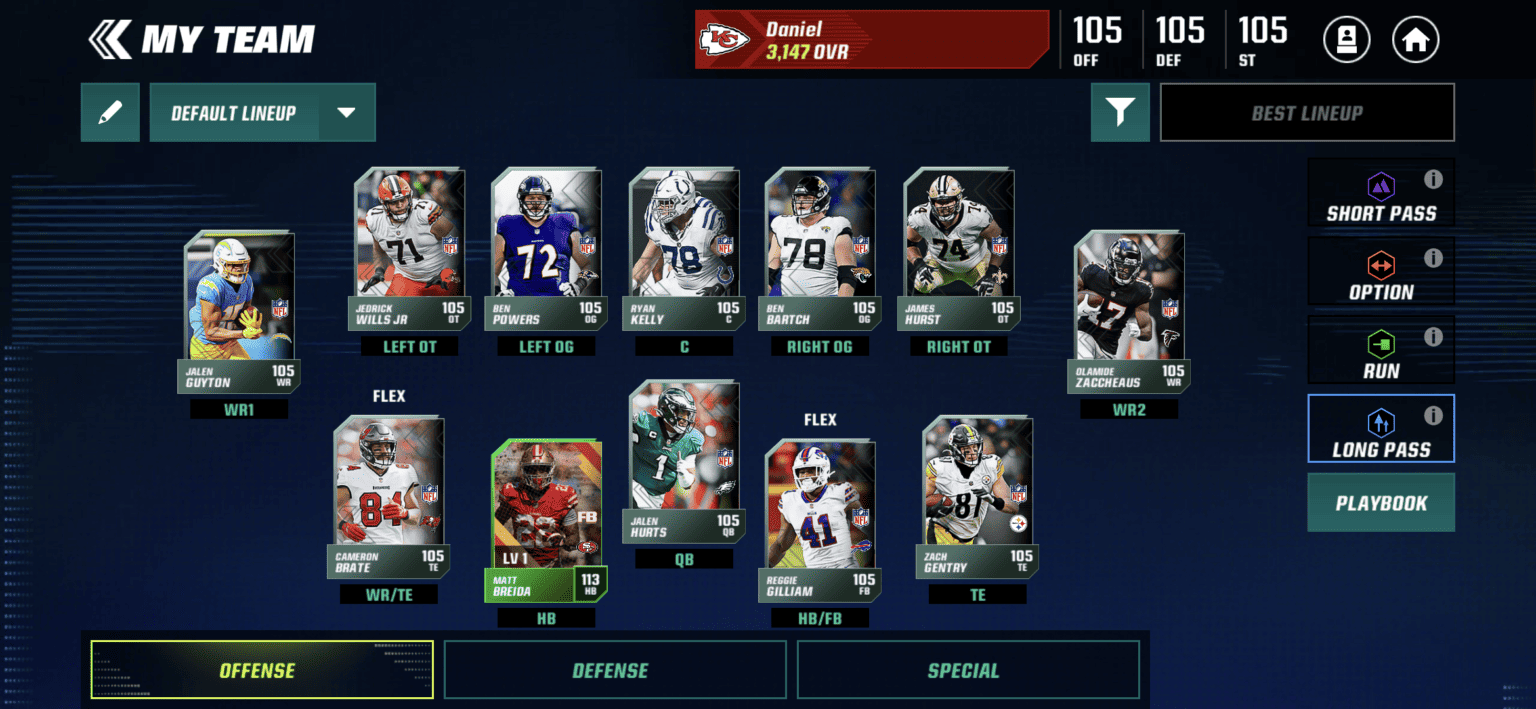1536x709 pixels.
Task: Select the Run play style
Action: tap(1380, 351)
